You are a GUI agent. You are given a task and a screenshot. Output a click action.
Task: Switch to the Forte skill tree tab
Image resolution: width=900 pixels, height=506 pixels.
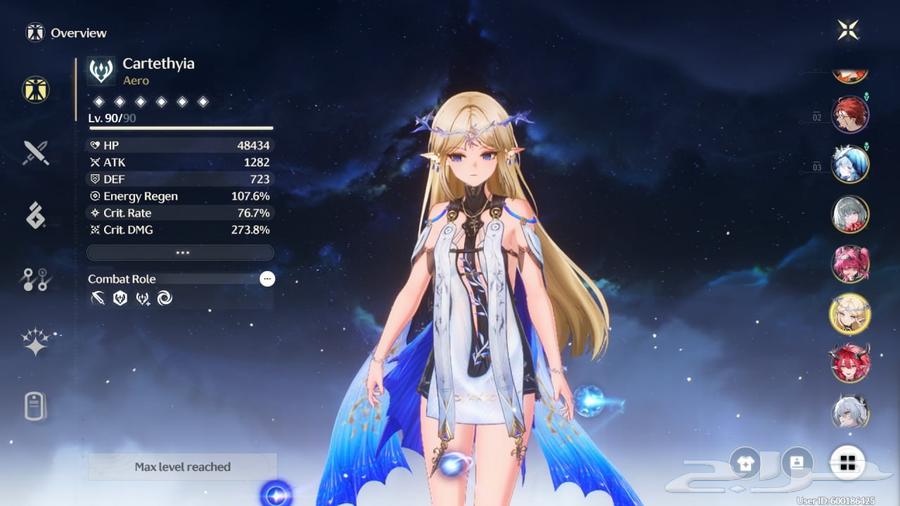[36, 280]
